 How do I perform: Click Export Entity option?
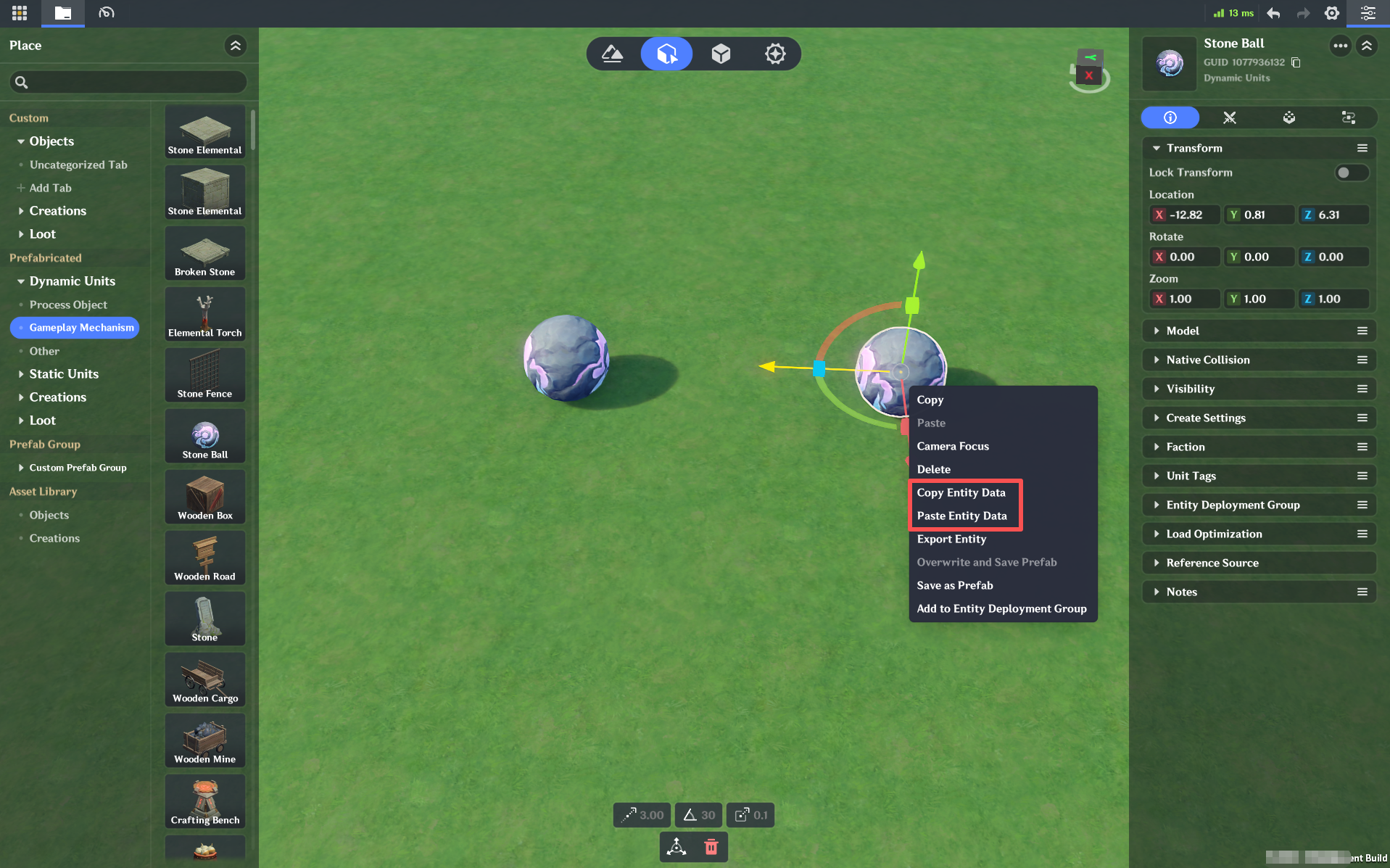[951, 539]
